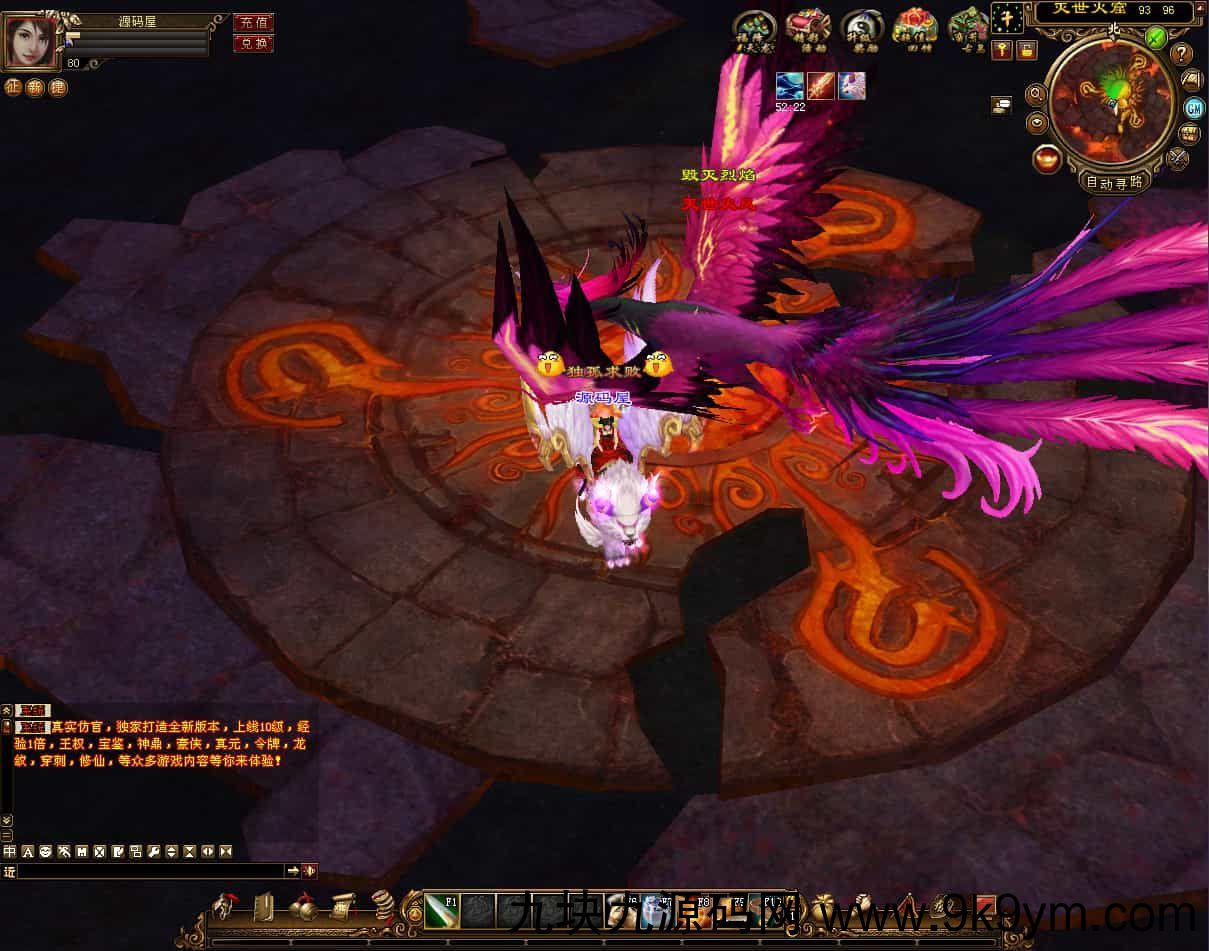Click the crossed swords icon by minimap
This screenshot has height=951, width=1209.
coord(1177,157)
